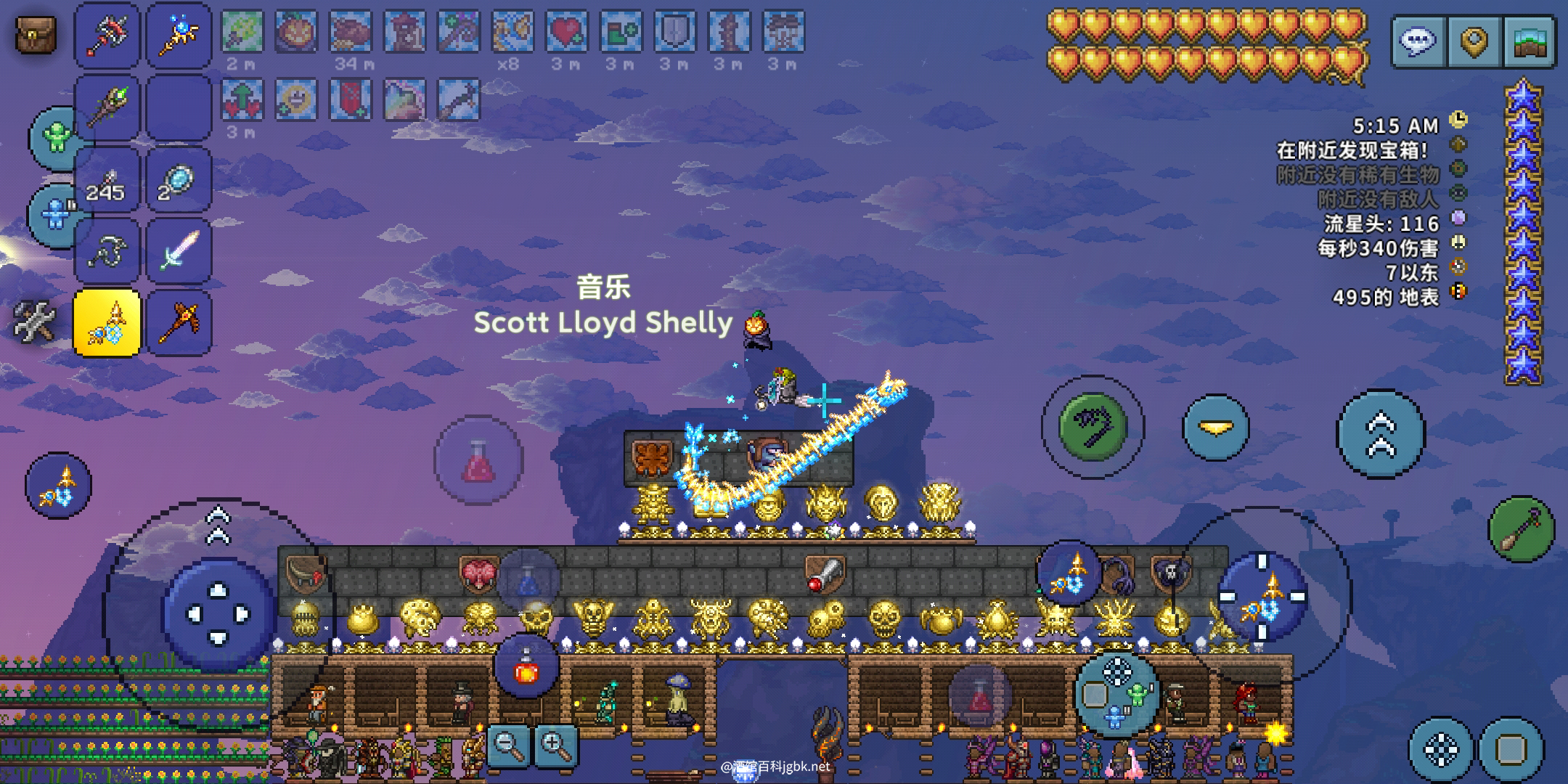Select the red and silver staff slot
This screenshot has width=1568, height=784.
click(107, 35)
